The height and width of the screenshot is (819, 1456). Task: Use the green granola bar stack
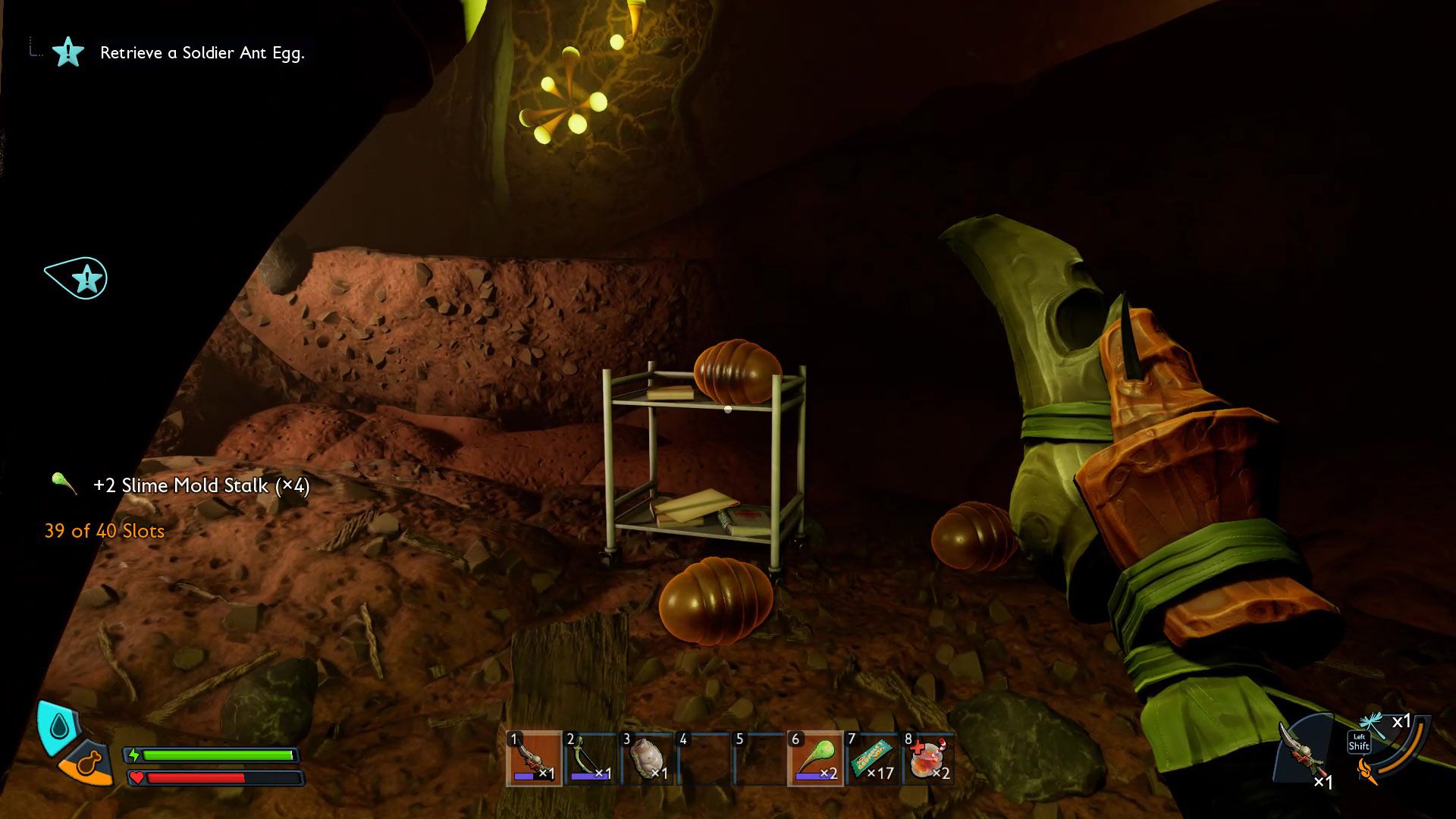(872, 758)
